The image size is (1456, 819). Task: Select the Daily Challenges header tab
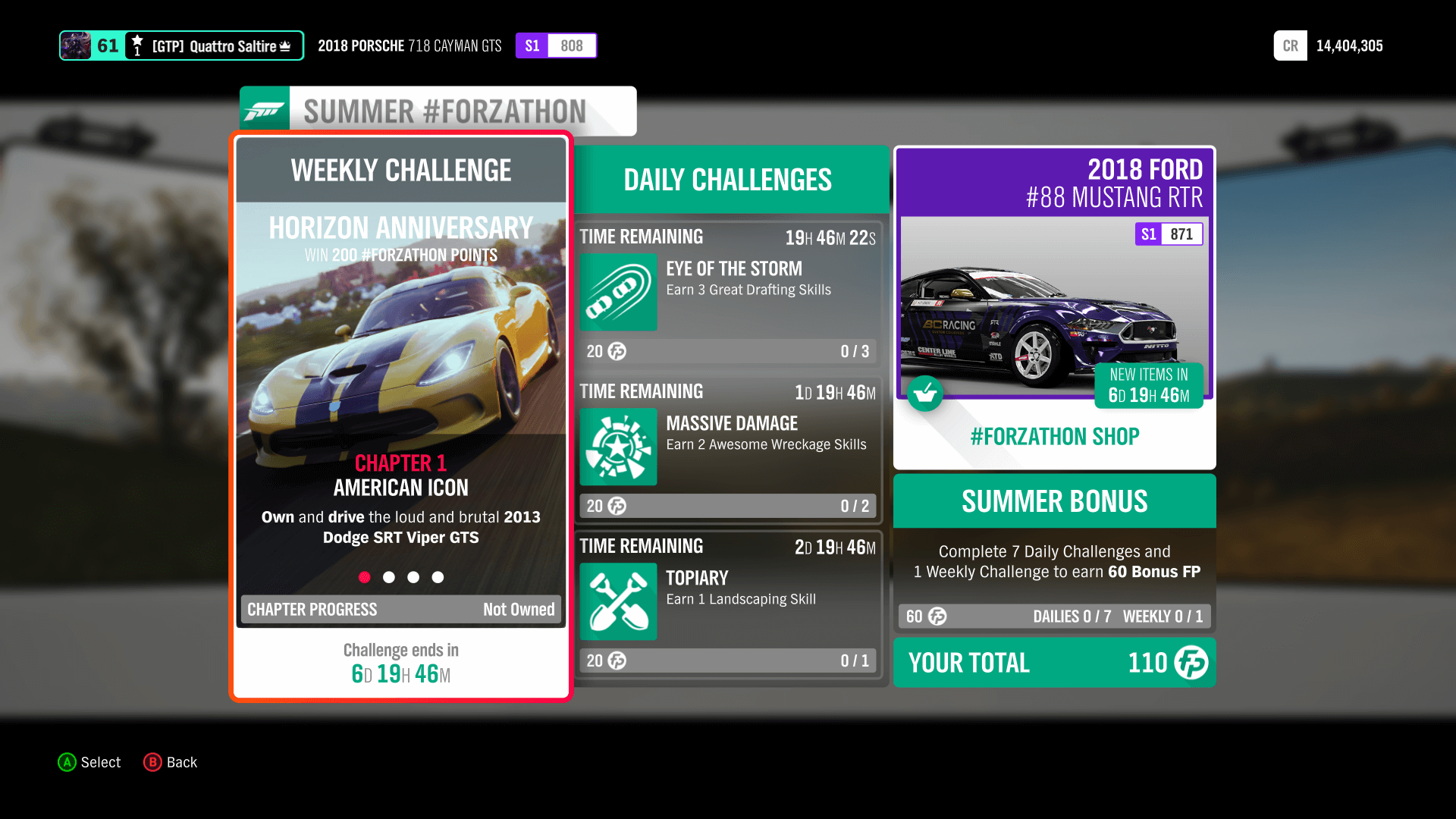727,180
